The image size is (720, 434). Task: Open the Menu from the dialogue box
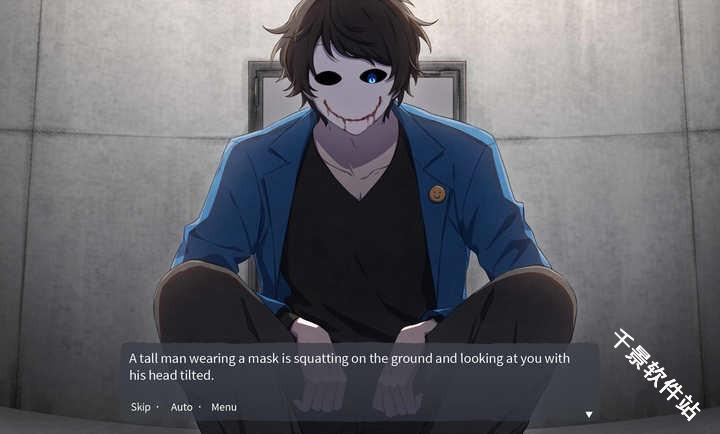click(224, 407)
